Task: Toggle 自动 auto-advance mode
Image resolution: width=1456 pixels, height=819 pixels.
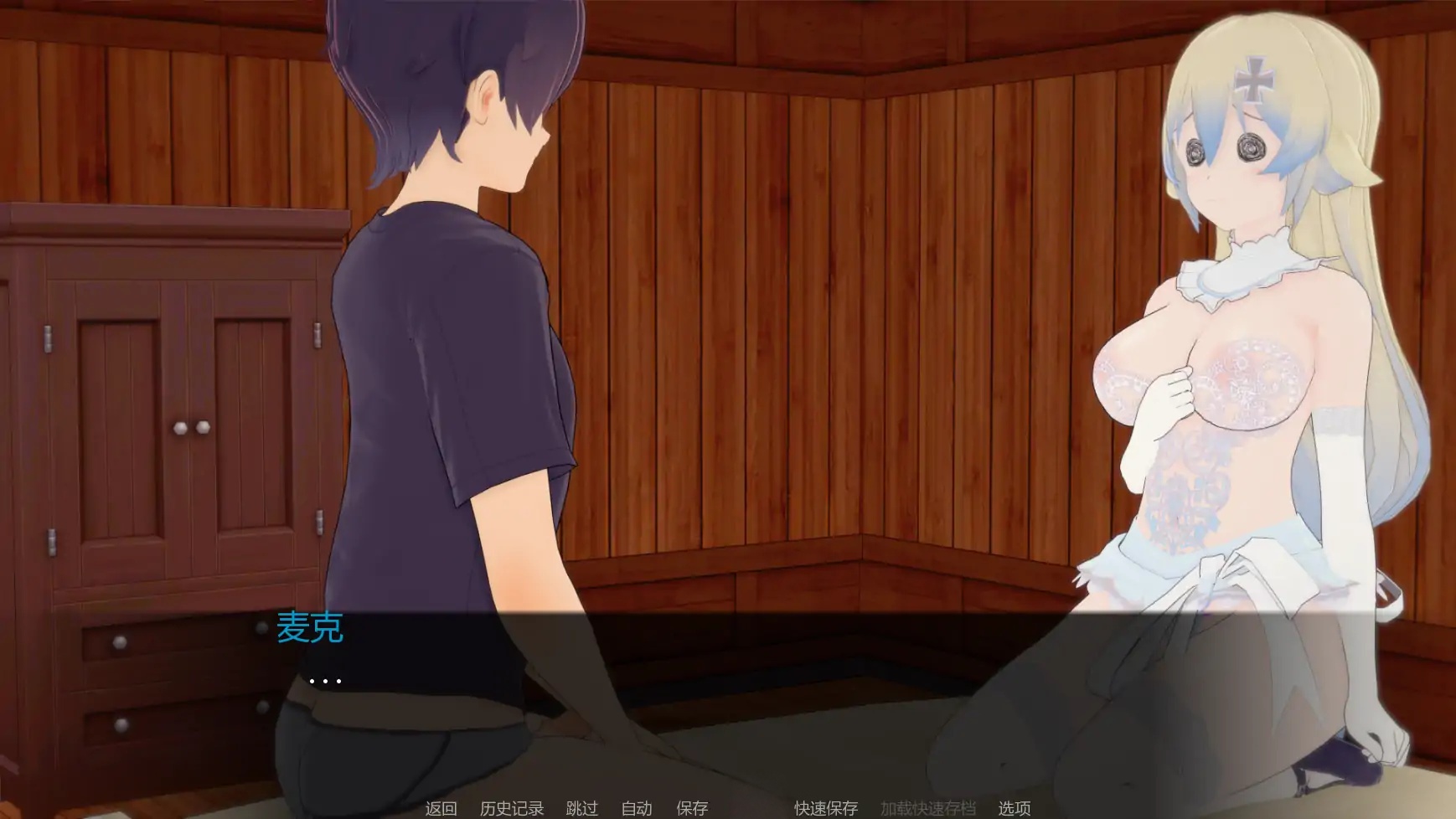Action: [638, 809]
